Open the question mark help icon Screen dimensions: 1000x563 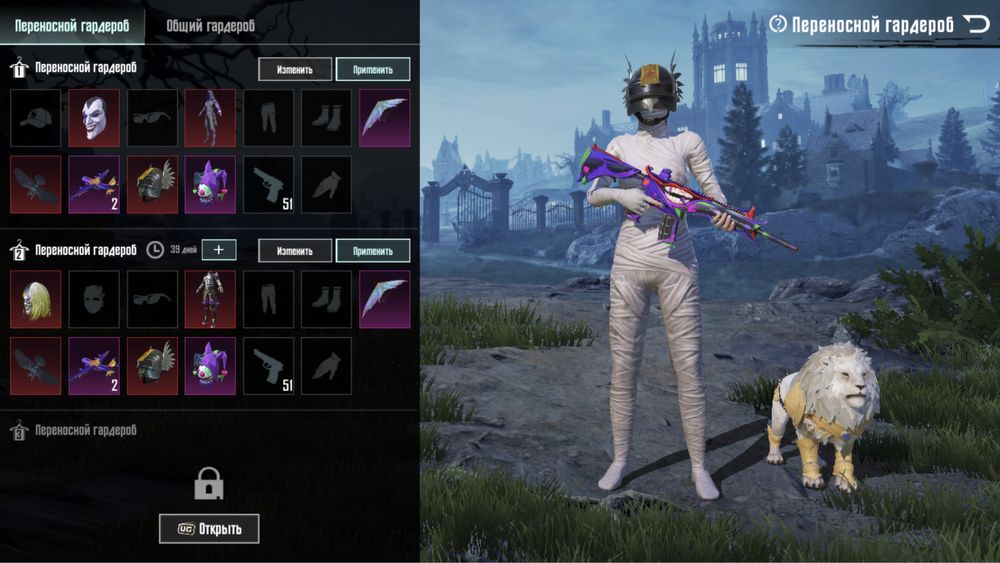pyautogui.click(x=778, y=24)
